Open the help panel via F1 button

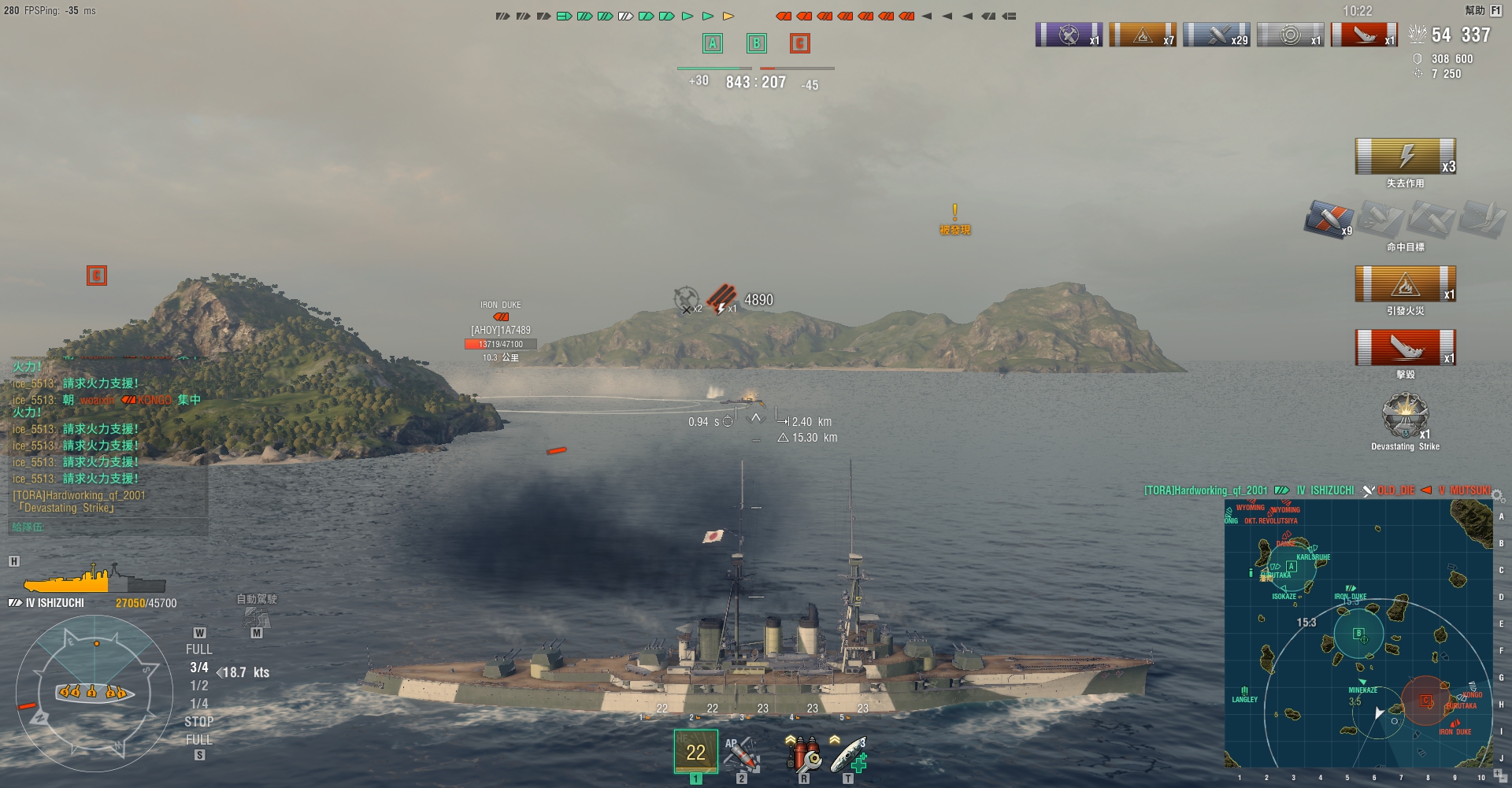pos(1495,10)
